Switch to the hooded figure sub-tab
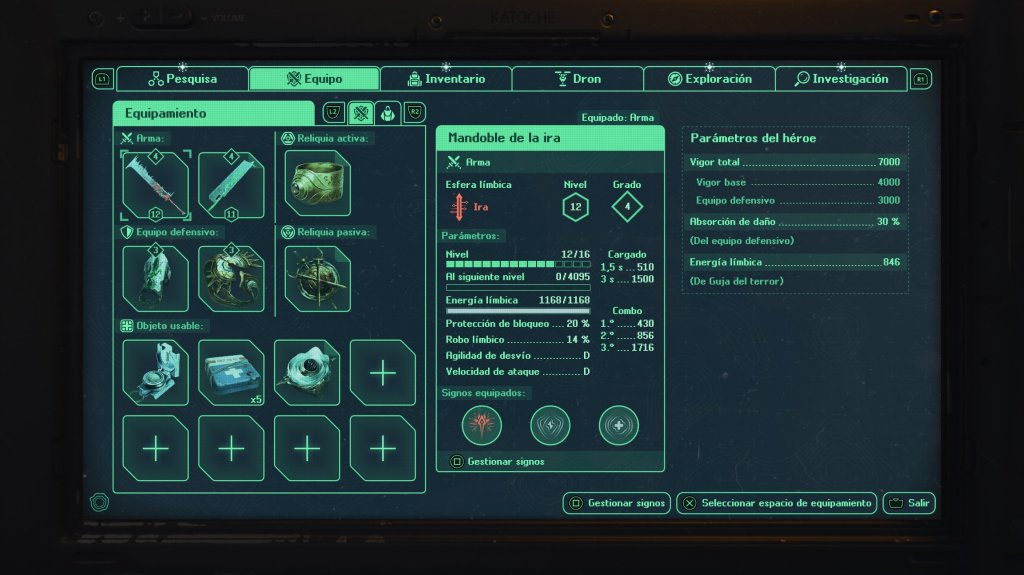 [388, 112]
